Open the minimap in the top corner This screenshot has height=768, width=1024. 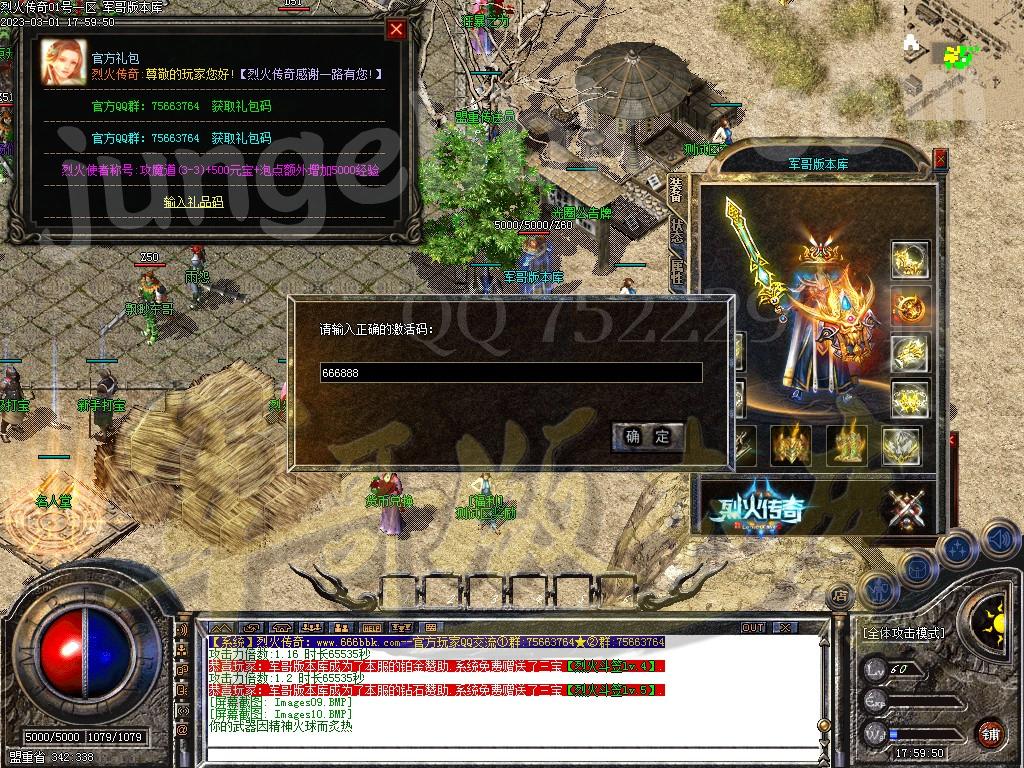960,52
